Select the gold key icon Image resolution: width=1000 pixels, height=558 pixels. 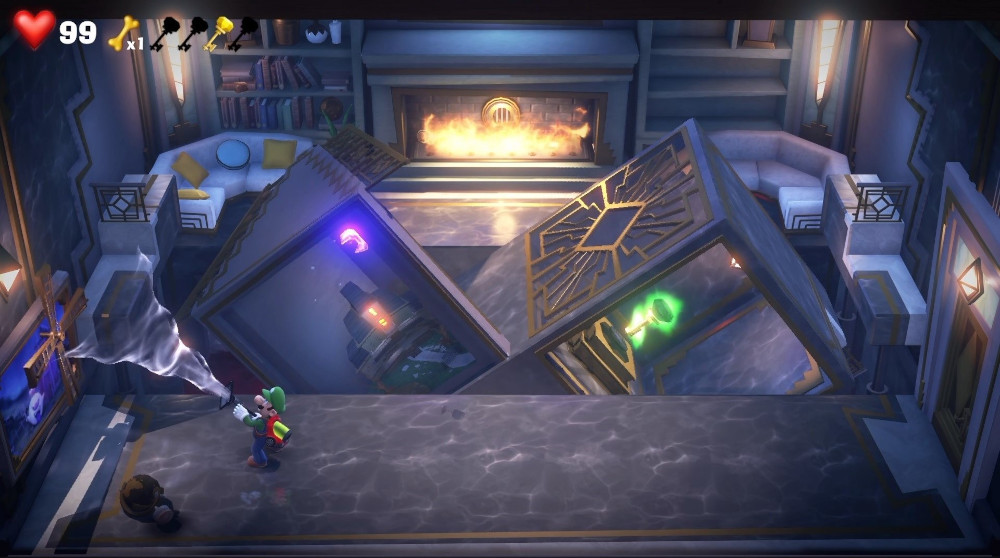219,32
